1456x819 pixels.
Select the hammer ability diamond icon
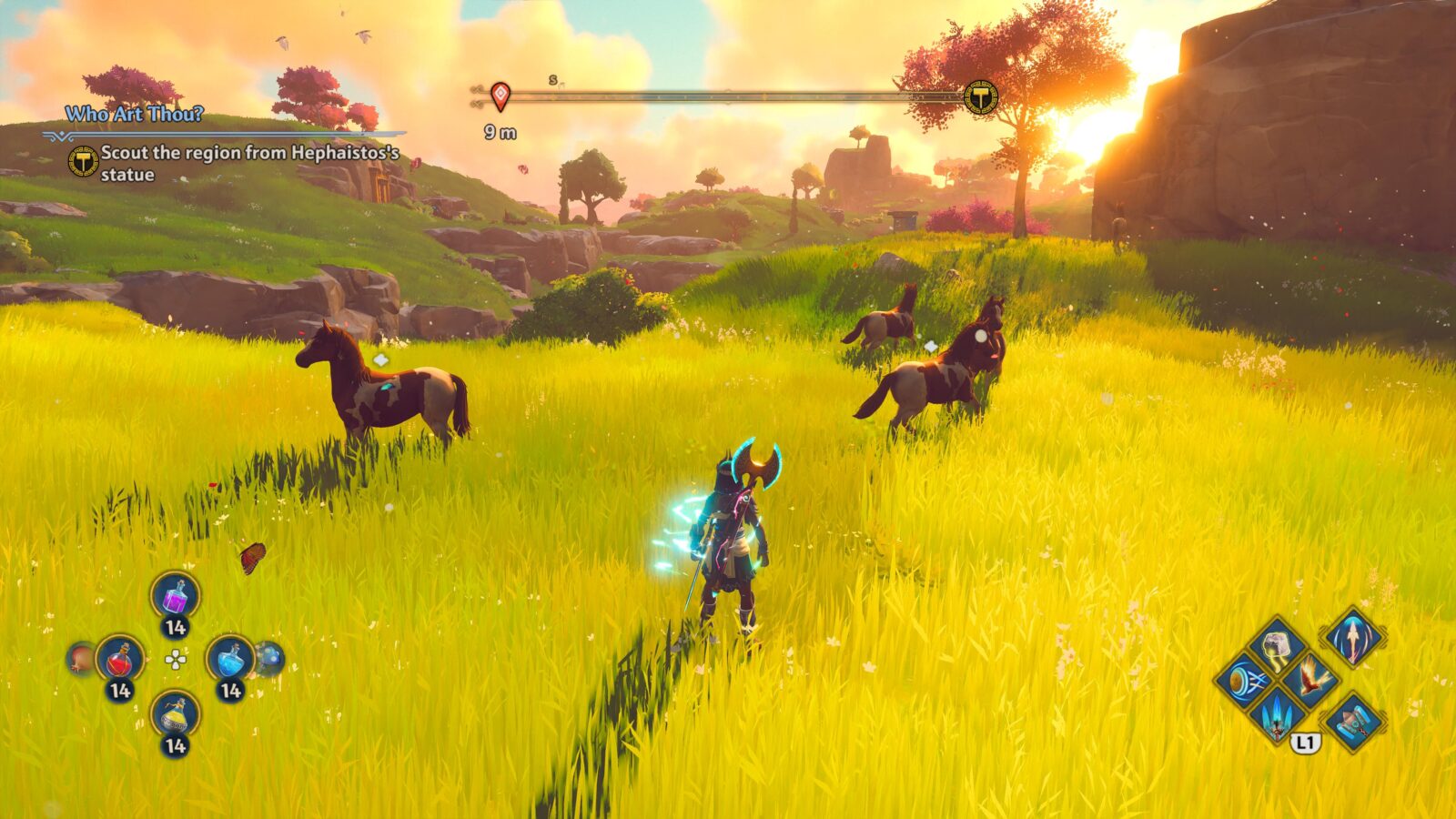pyautogui.click(x=1353, y=722)
